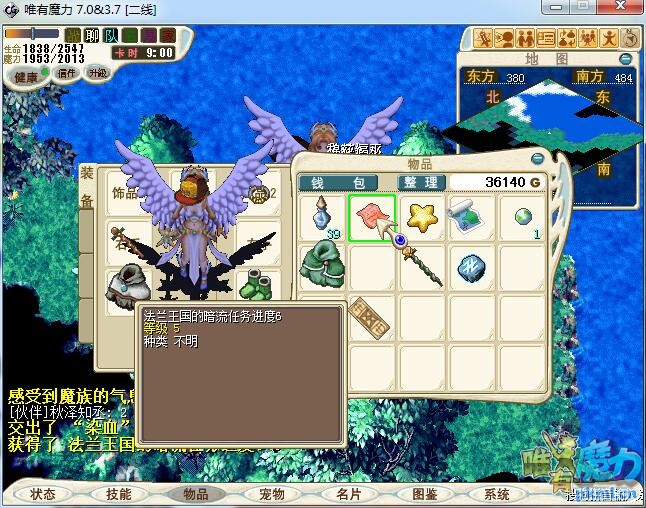This screenshot has width=646, height=508.
Task: Click the 整理 sort button in inventory
Action: pos(420,182)
